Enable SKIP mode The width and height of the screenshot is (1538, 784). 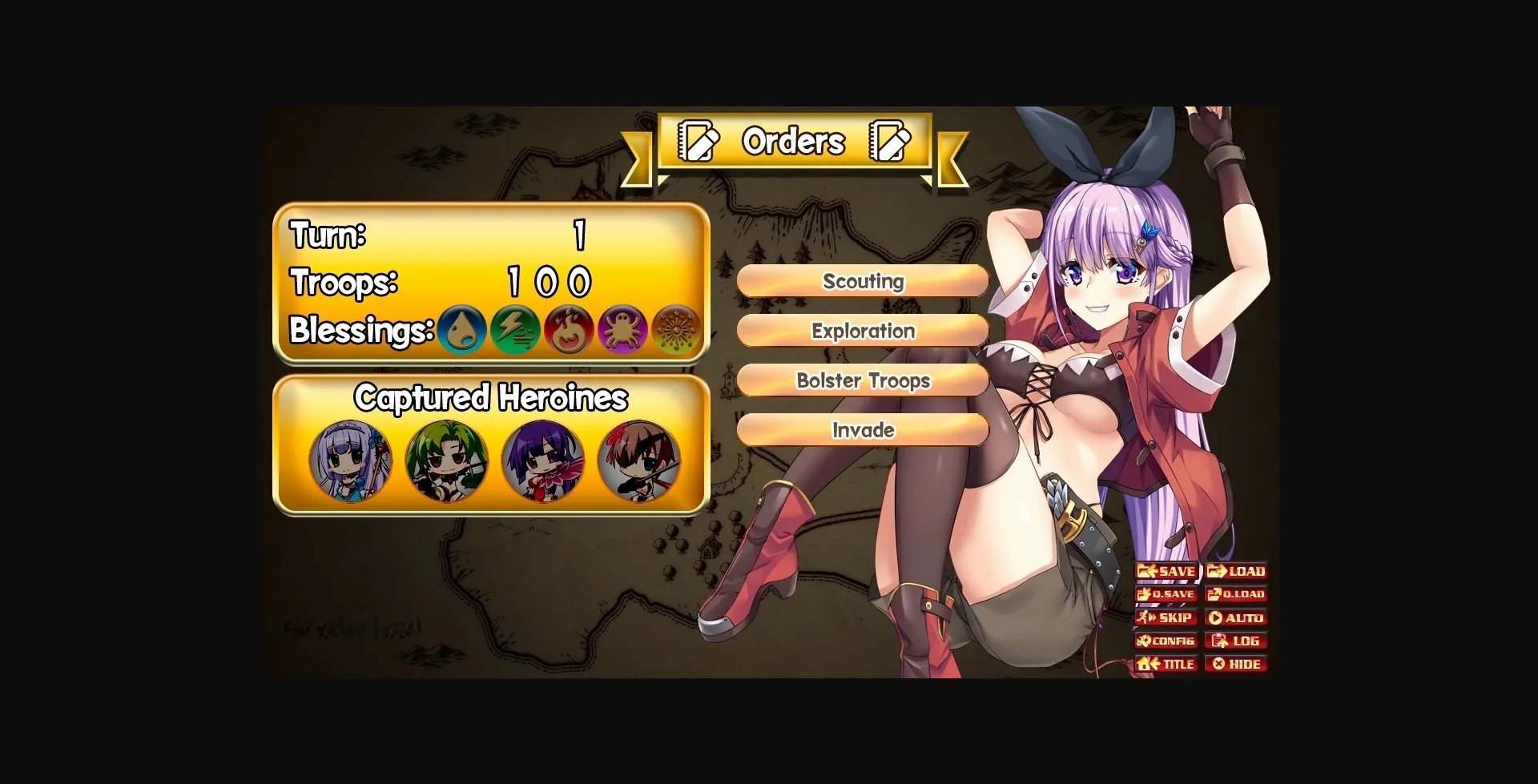tap(1166, 617)
